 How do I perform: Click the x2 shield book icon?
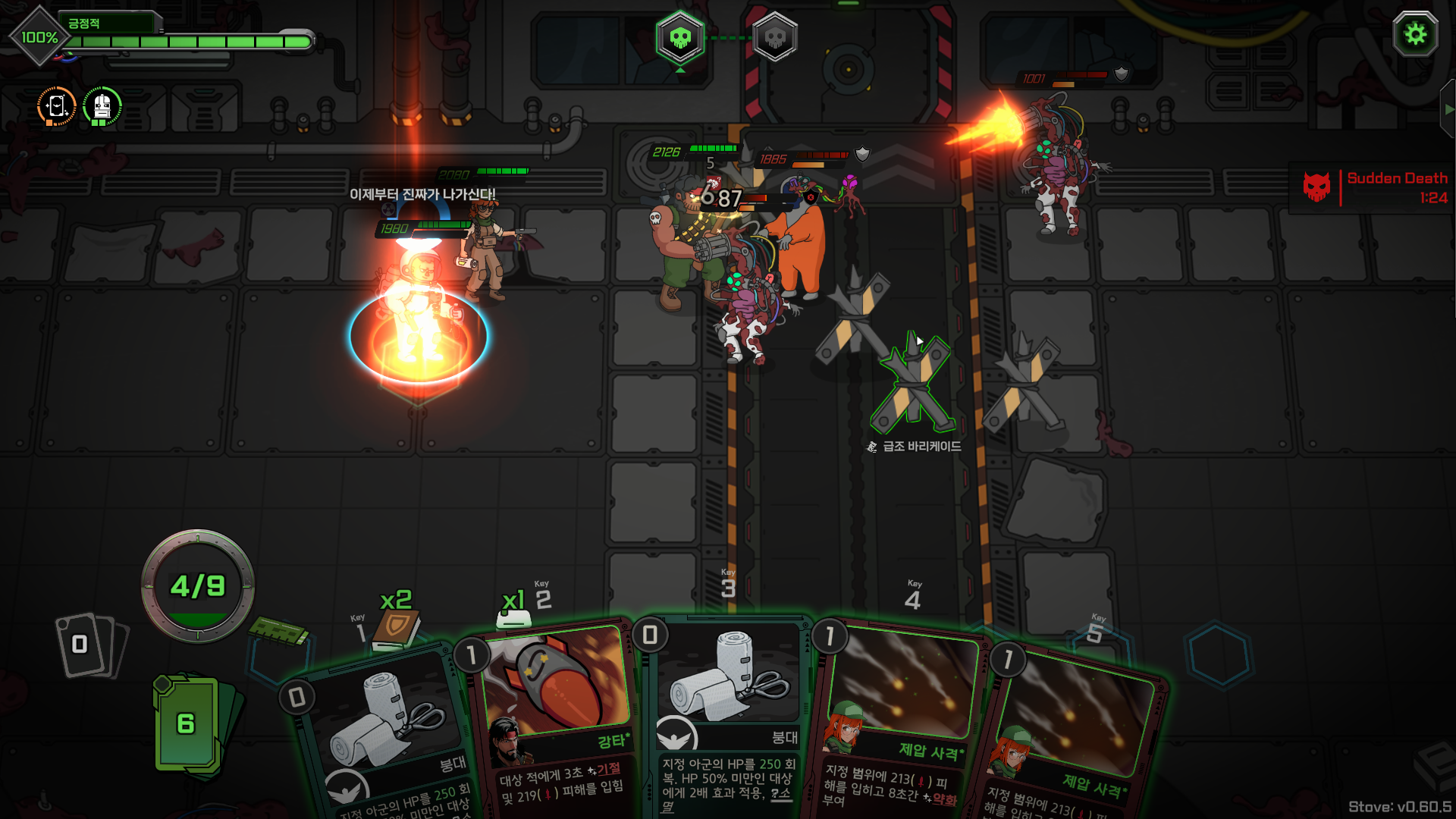396,628
